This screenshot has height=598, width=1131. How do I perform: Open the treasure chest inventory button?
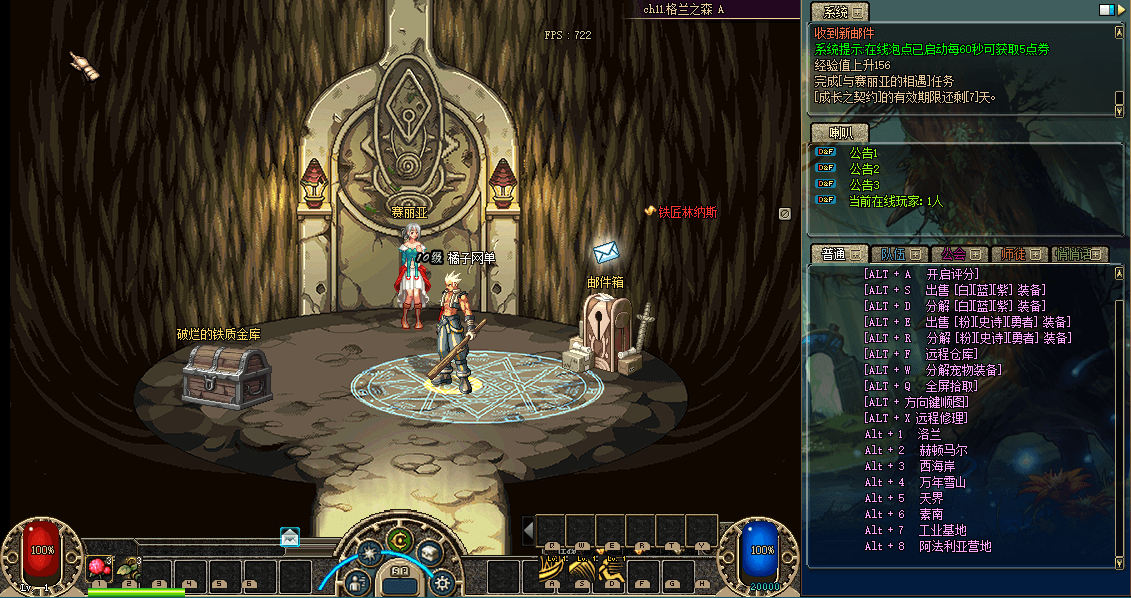pos(431,553)
